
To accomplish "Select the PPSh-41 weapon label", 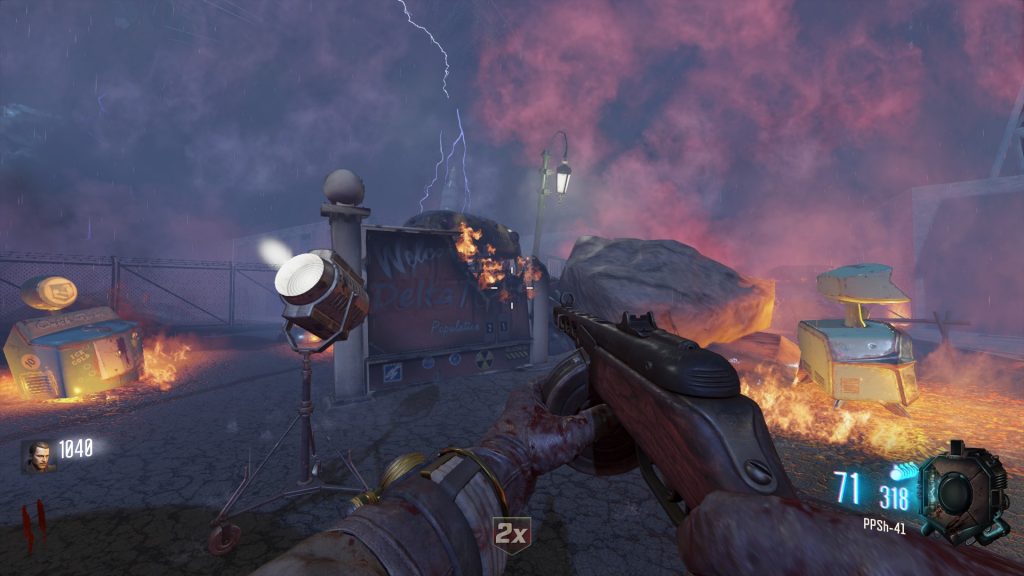I will pos(884,527).
